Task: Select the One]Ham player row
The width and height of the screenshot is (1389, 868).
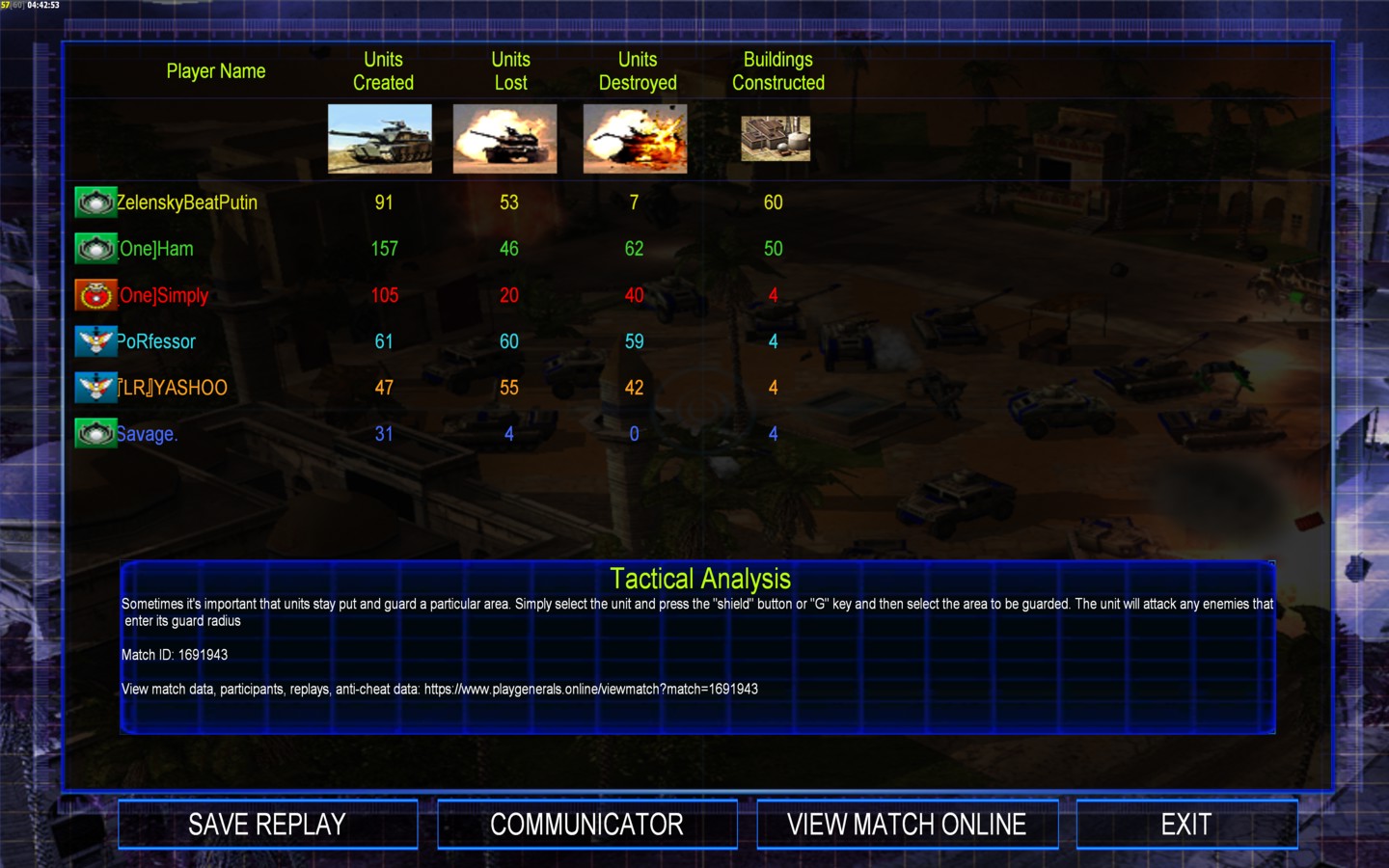Action: pos(156,249)
